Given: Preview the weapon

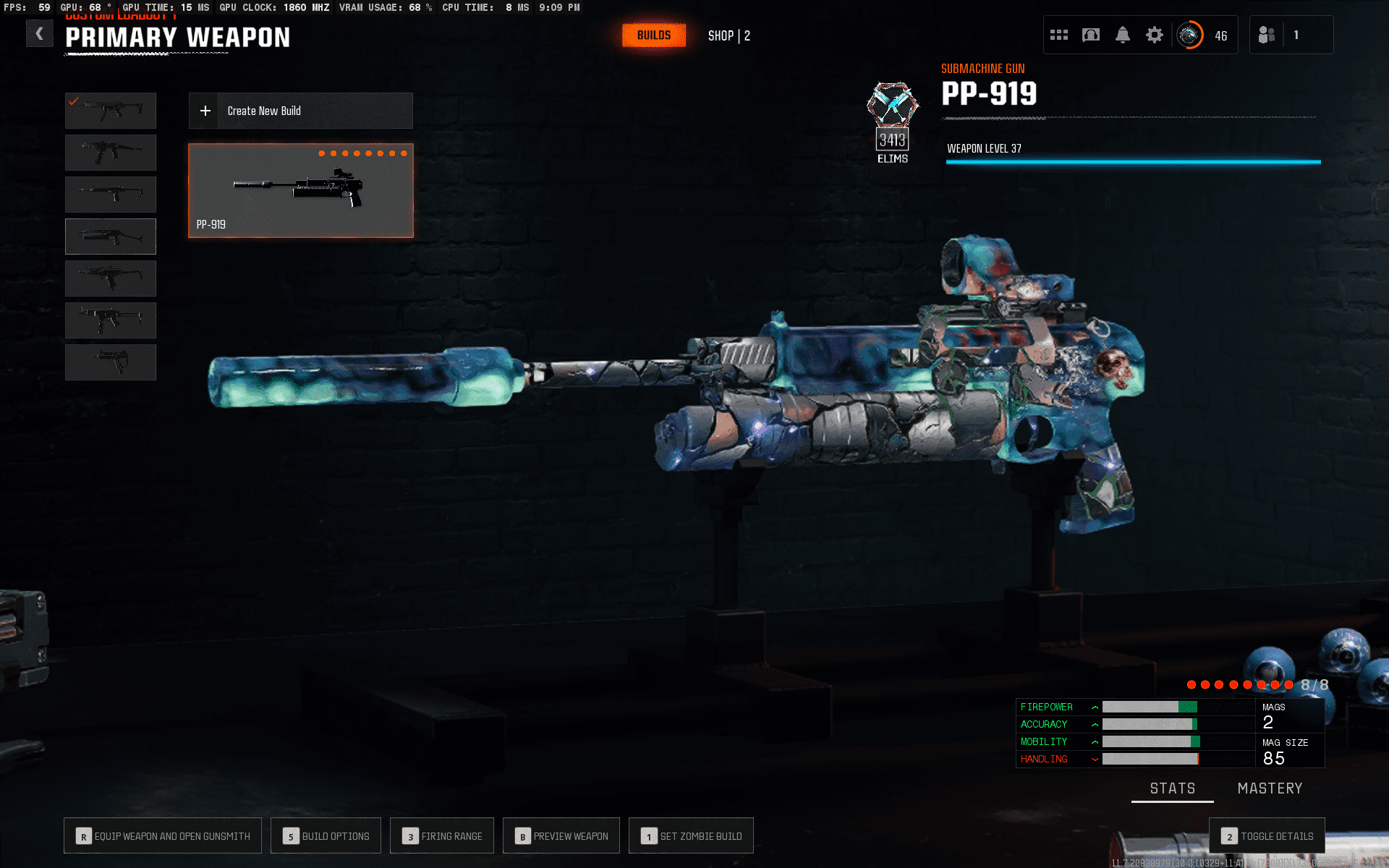Looking at the screenshot, I should click(x=561, y=836).
